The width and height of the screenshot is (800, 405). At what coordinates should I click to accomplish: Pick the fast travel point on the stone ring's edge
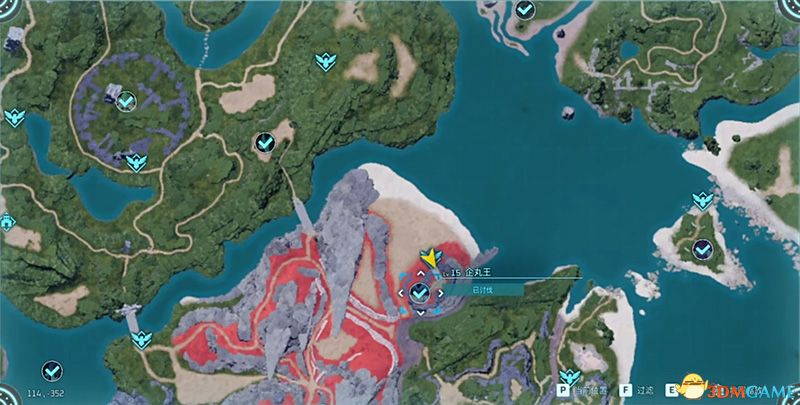[135, 161]
